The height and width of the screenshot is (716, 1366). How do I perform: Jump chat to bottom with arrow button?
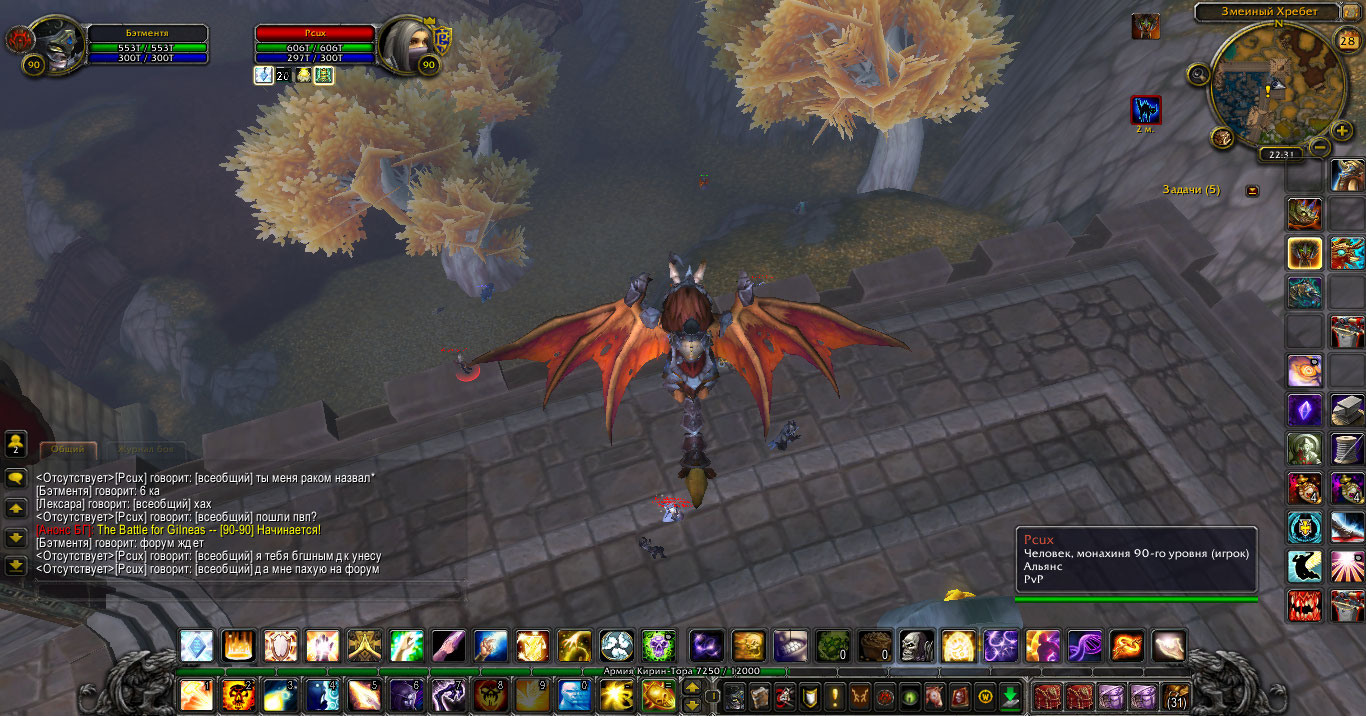pos(15,566)
